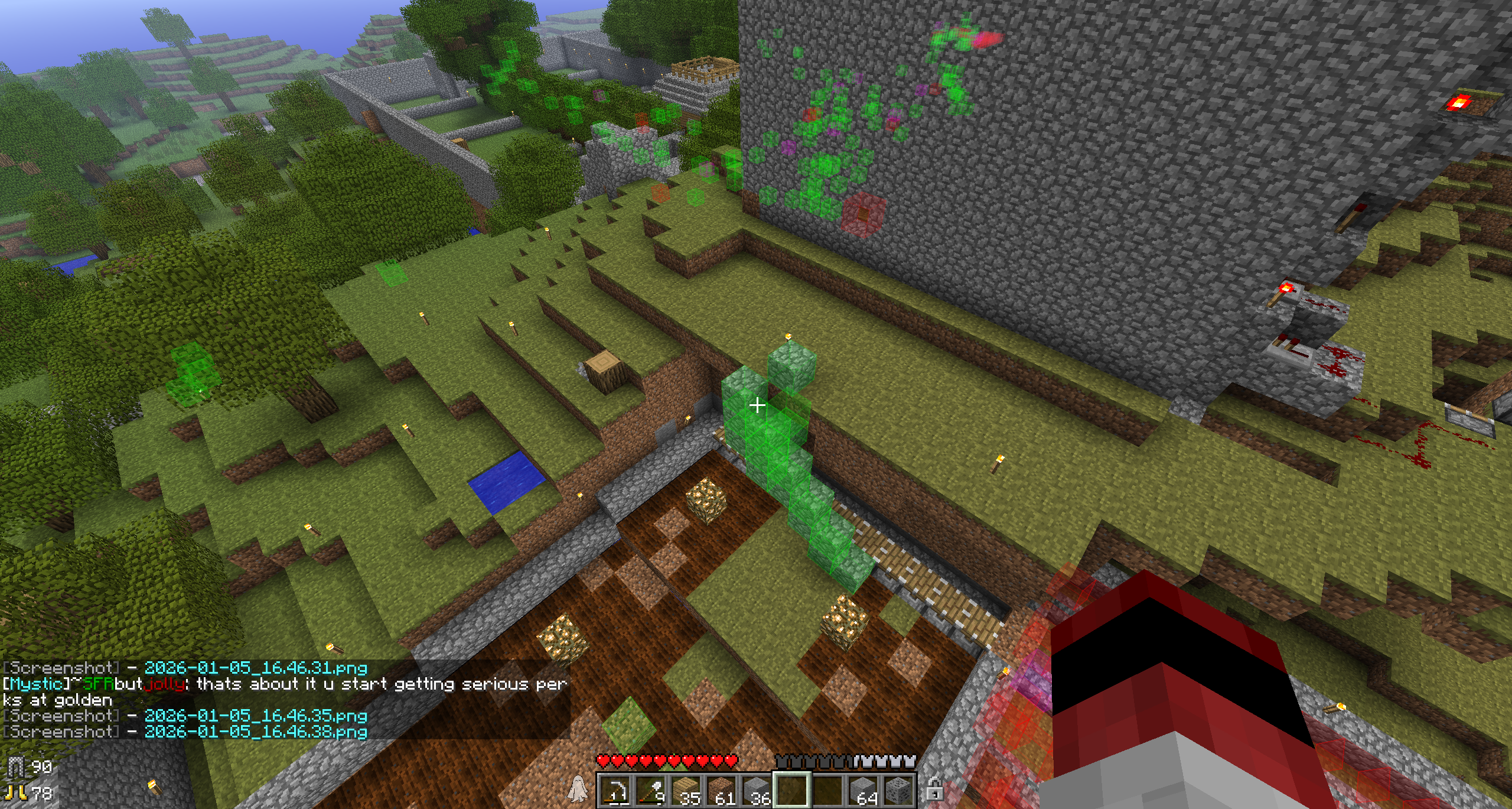Select the dirt block stack of 61
Screen dimensions: 1512x809
pos(721,791)
